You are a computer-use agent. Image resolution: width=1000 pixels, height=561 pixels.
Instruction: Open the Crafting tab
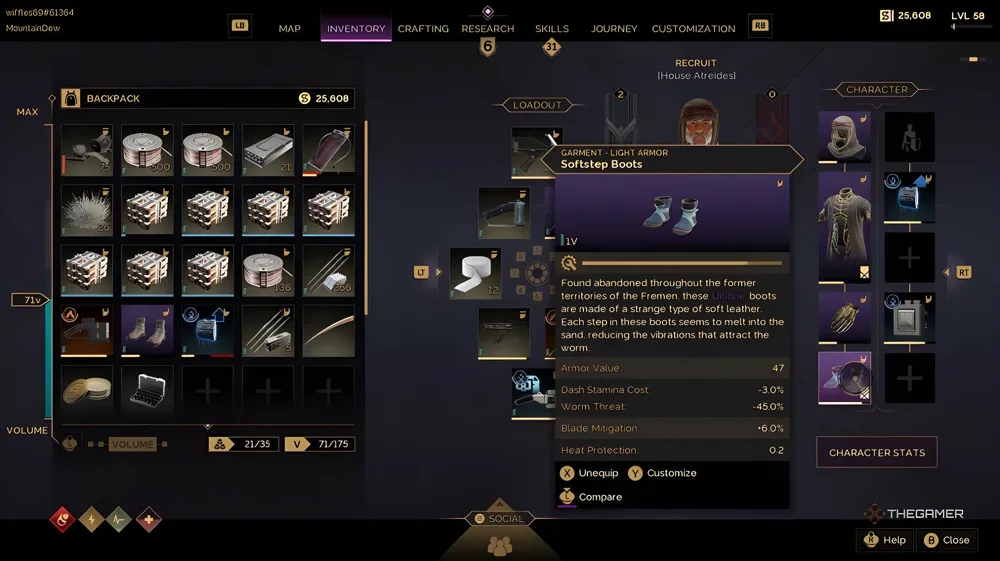423,29
